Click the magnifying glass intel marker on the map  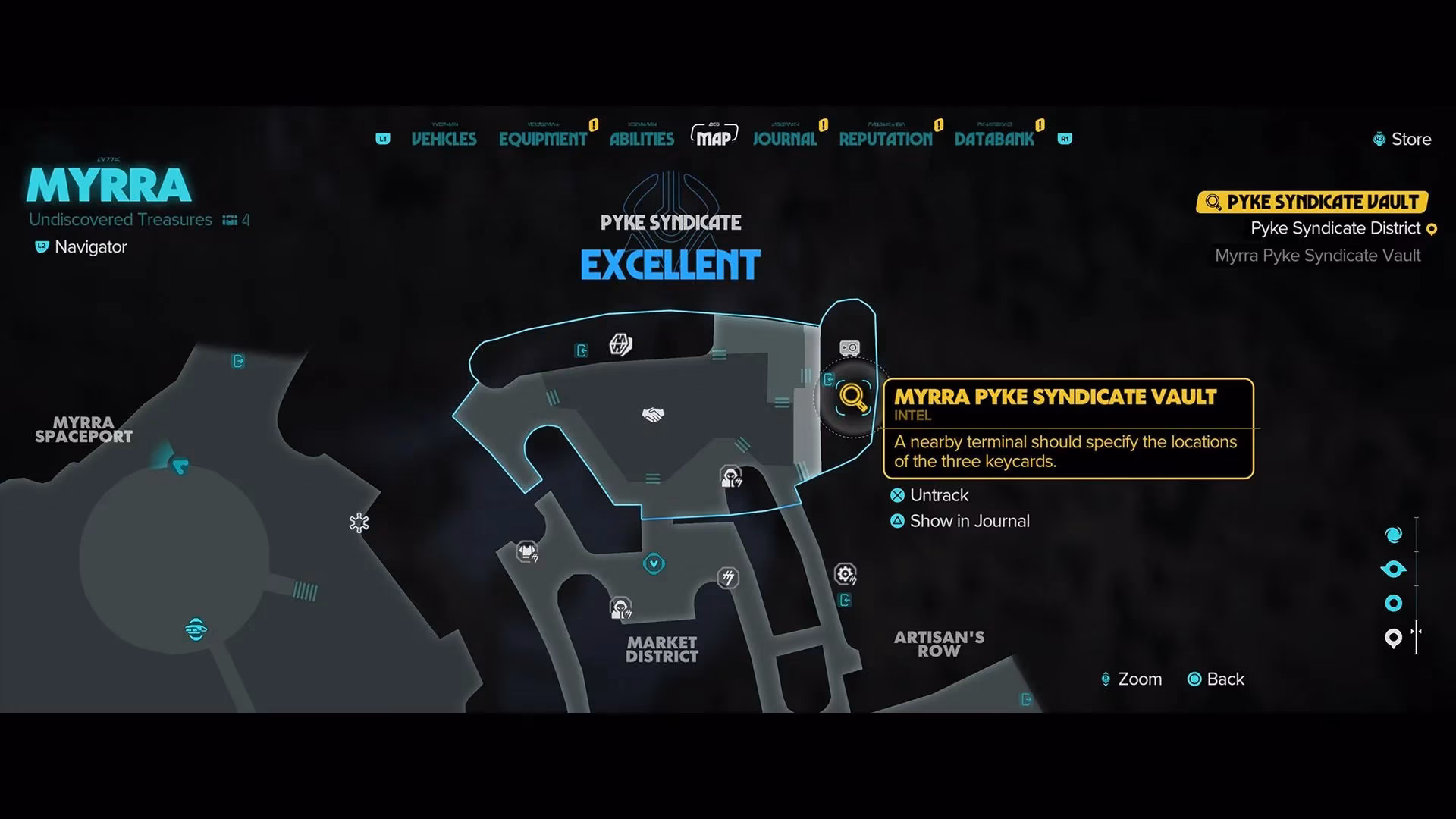pyautogui.click(x=852, y=396)
